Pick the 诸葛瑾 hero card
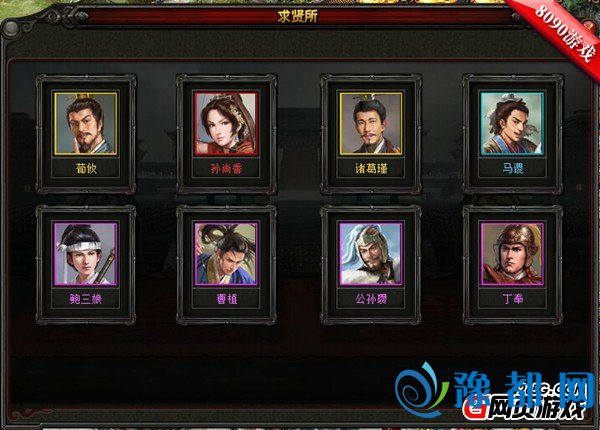 pyautogui.click(x=369, y=125)
